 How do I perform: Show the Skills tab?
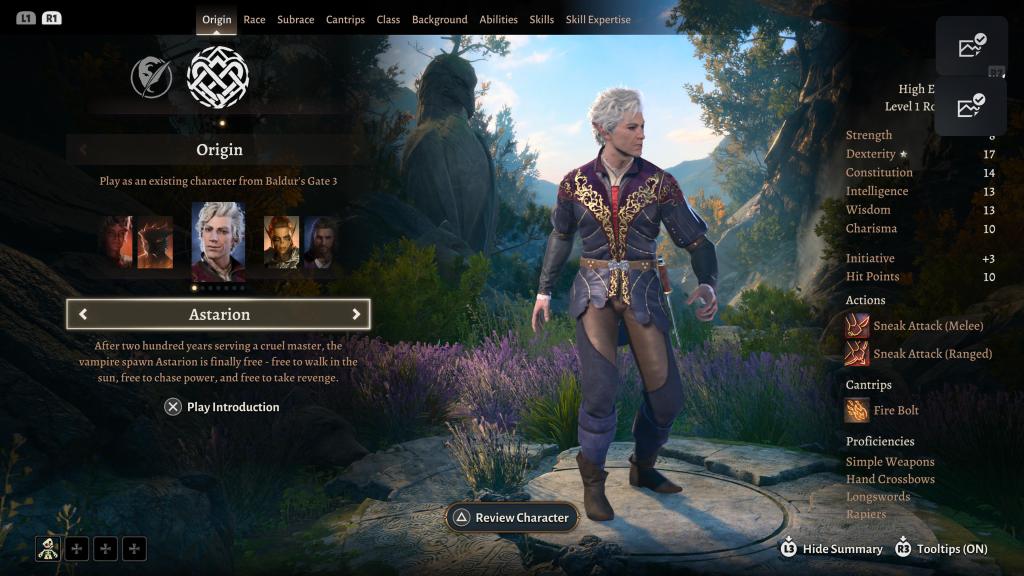[541, 19]
